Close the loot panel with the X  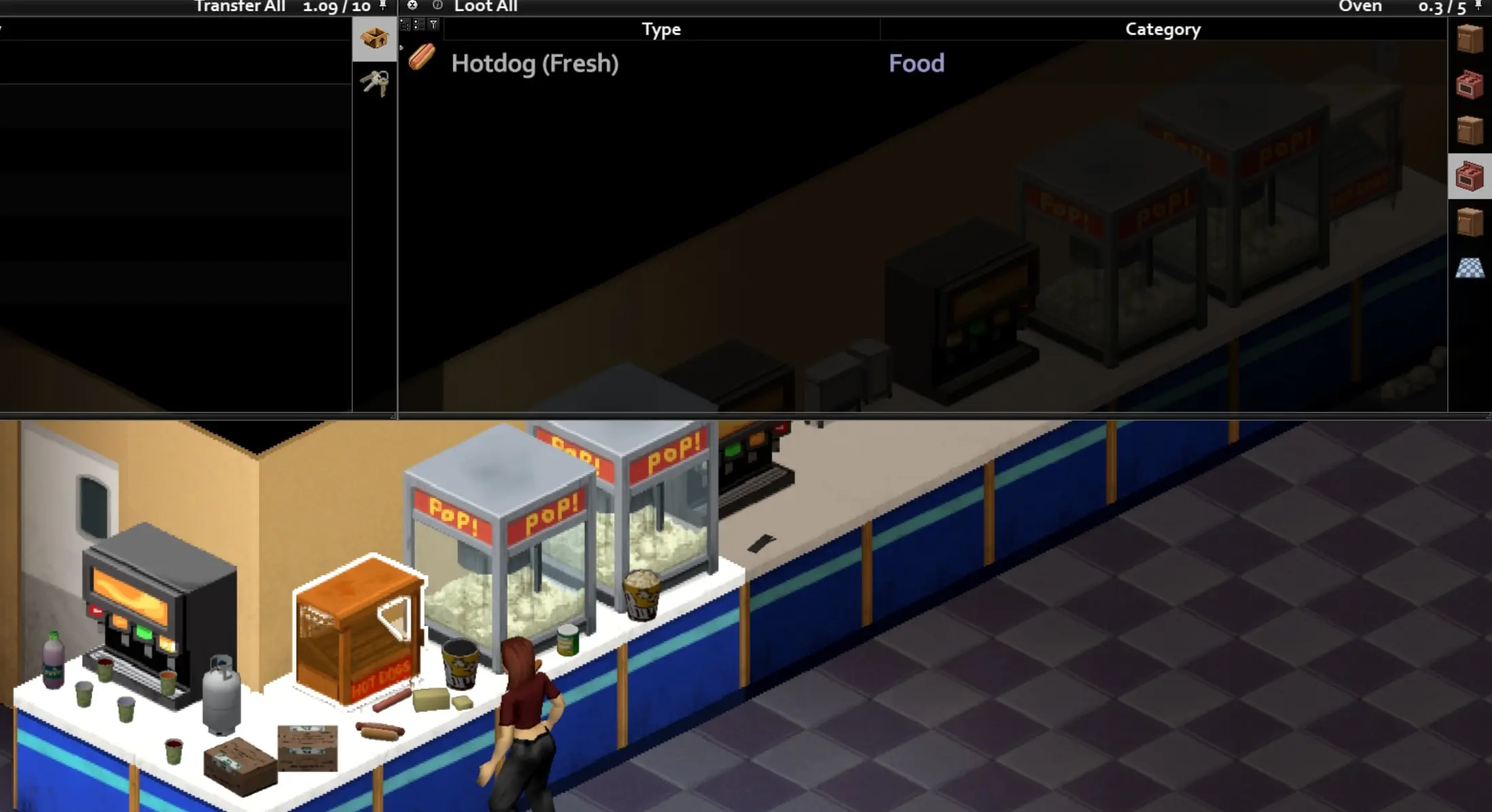click(412, 5)
